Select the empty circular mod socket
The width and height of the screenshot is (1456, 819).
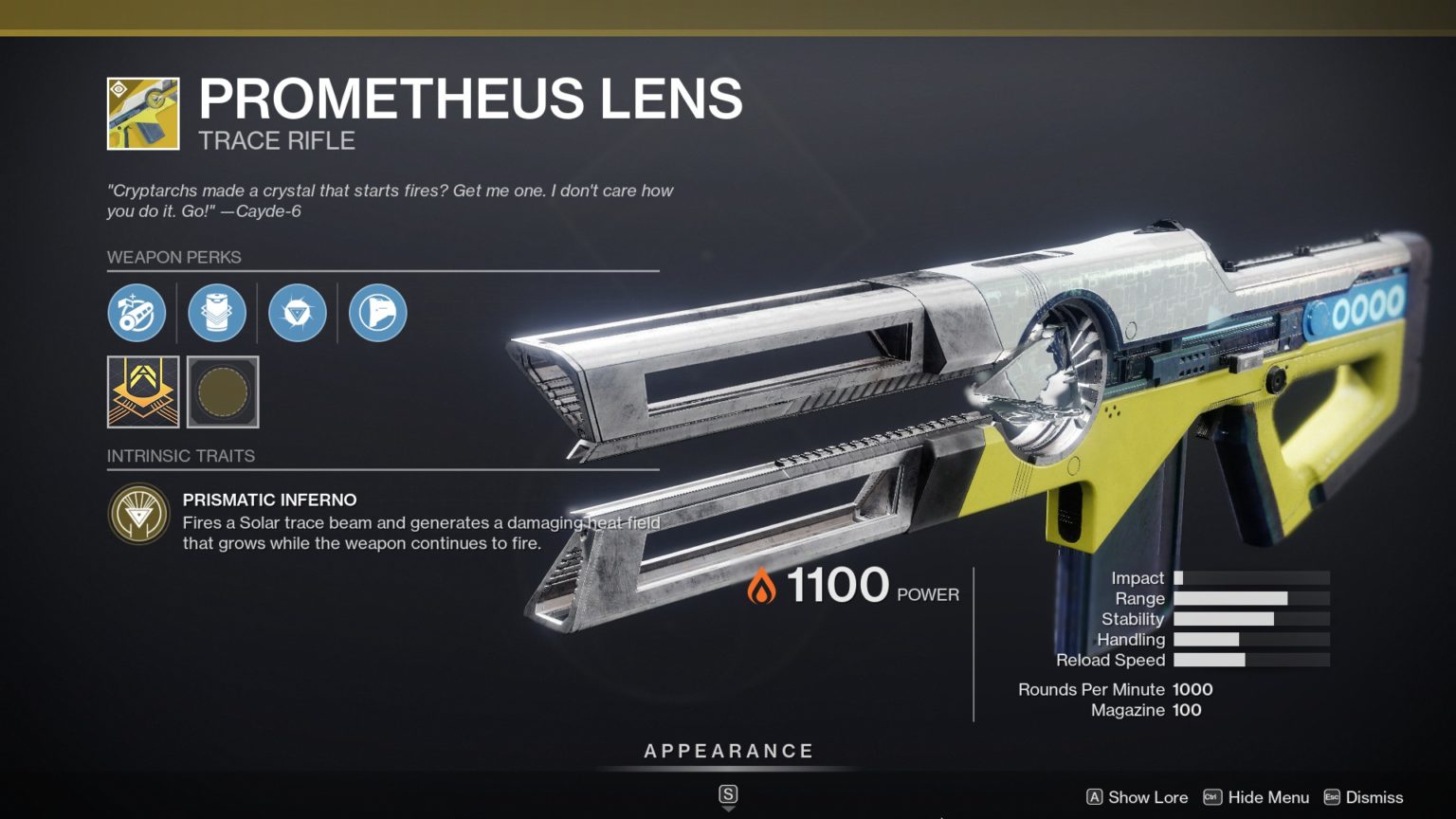(x=222, y=392)
